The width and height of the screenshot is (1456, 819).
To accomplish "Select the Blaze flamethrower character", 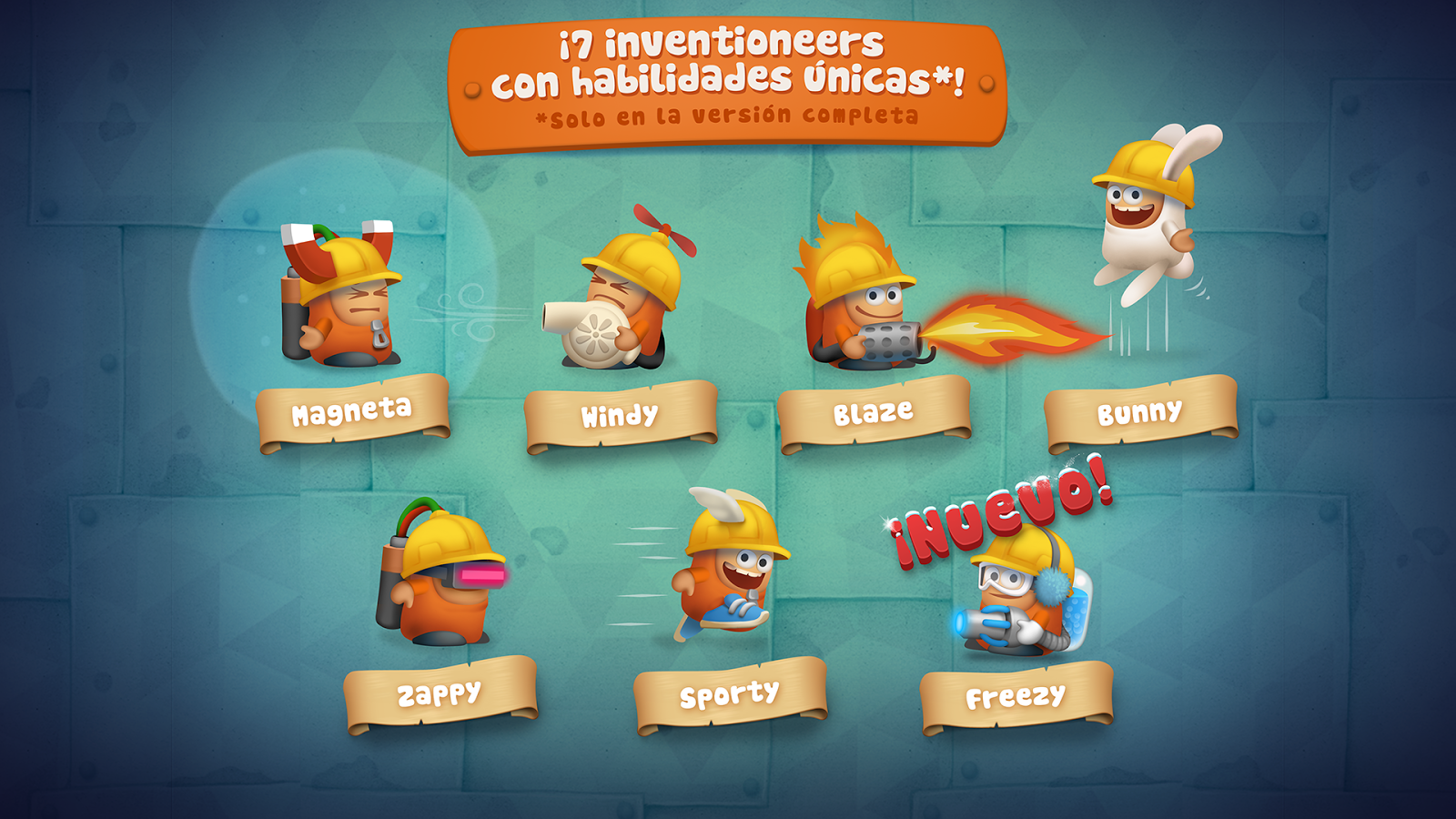I will click(x=869, y=300).
